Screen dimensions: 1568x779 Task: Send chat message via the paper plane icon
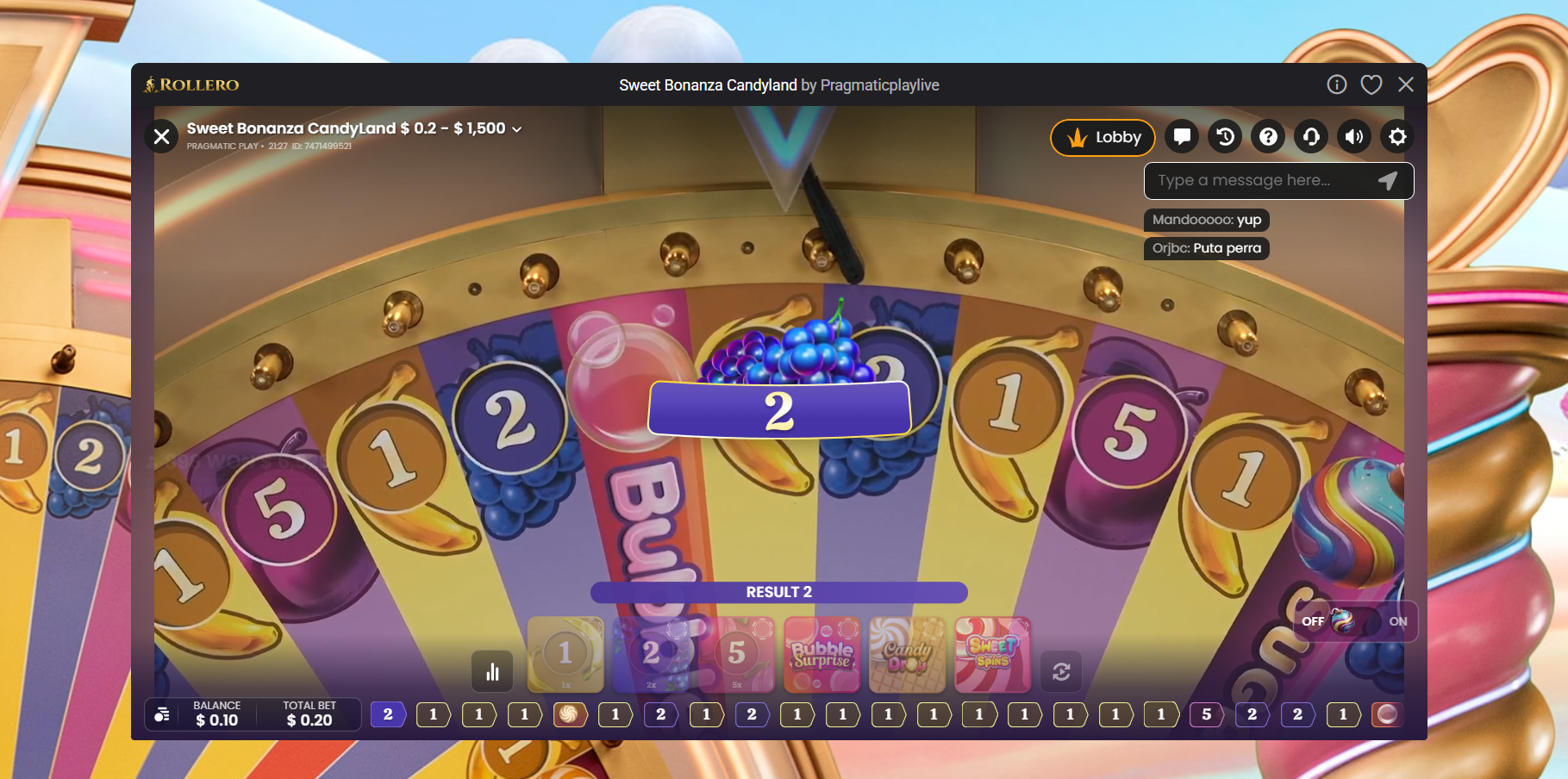tap(1387, 181)
